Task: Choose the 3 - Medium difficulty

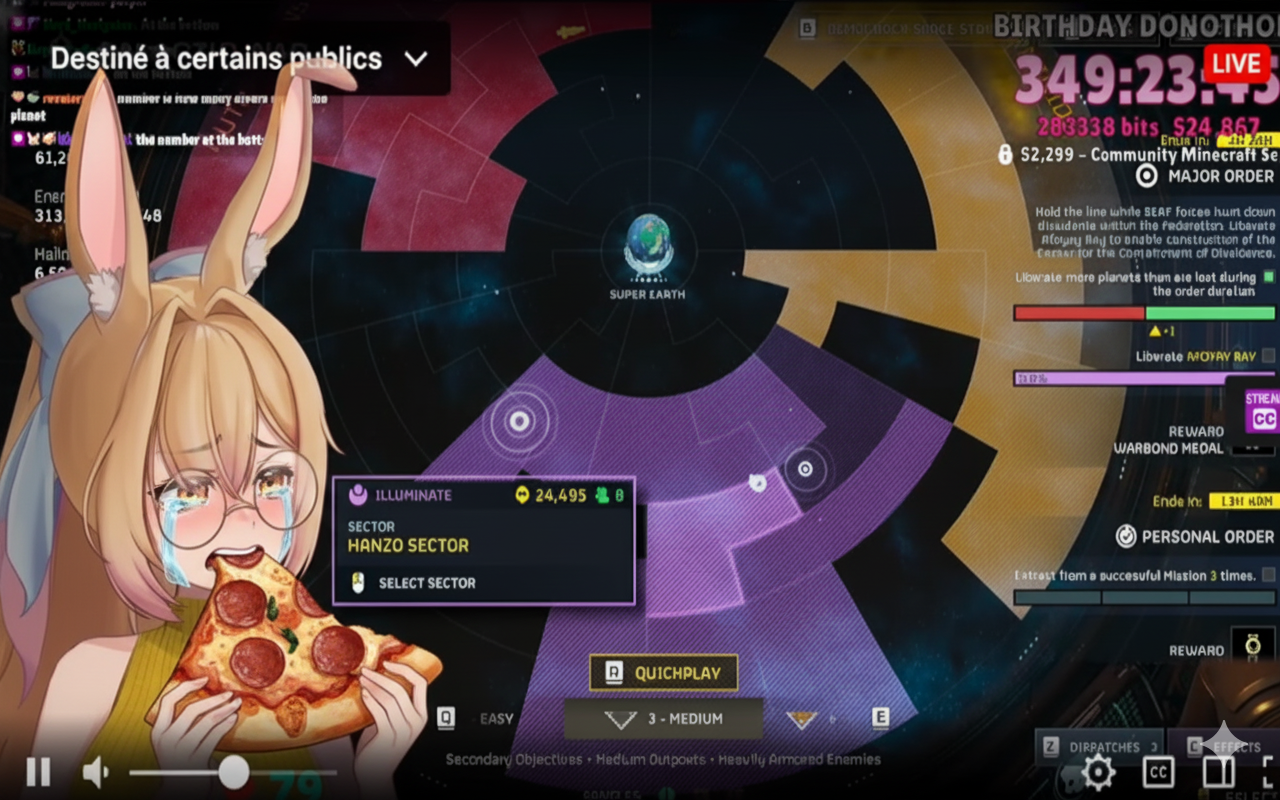Action: (x=664, y=719)
